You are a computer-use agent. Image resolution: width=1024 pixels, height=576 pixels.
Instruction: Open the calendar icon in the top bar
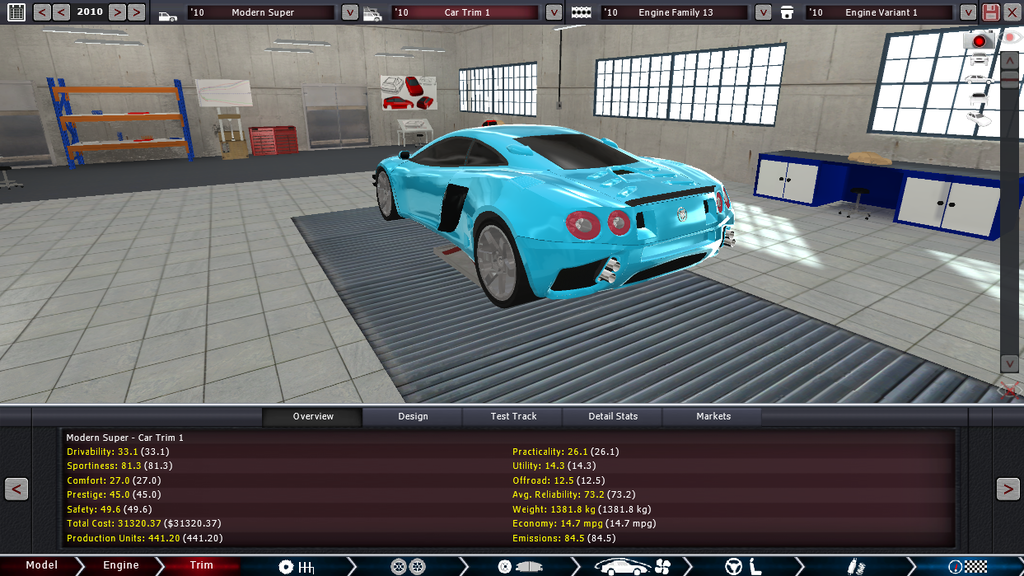[15, 12]
